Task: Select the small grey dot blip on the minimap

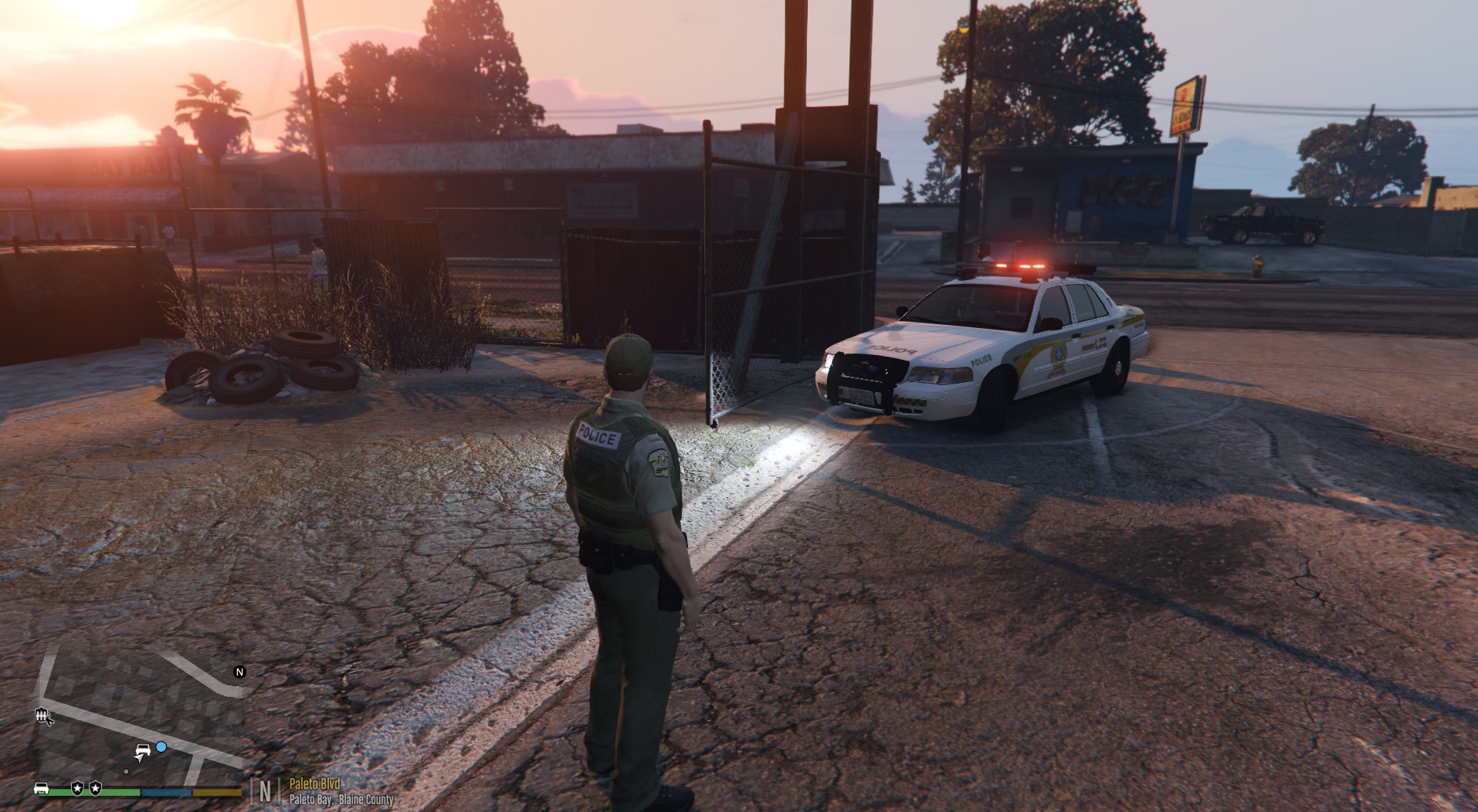Action: 126,771
